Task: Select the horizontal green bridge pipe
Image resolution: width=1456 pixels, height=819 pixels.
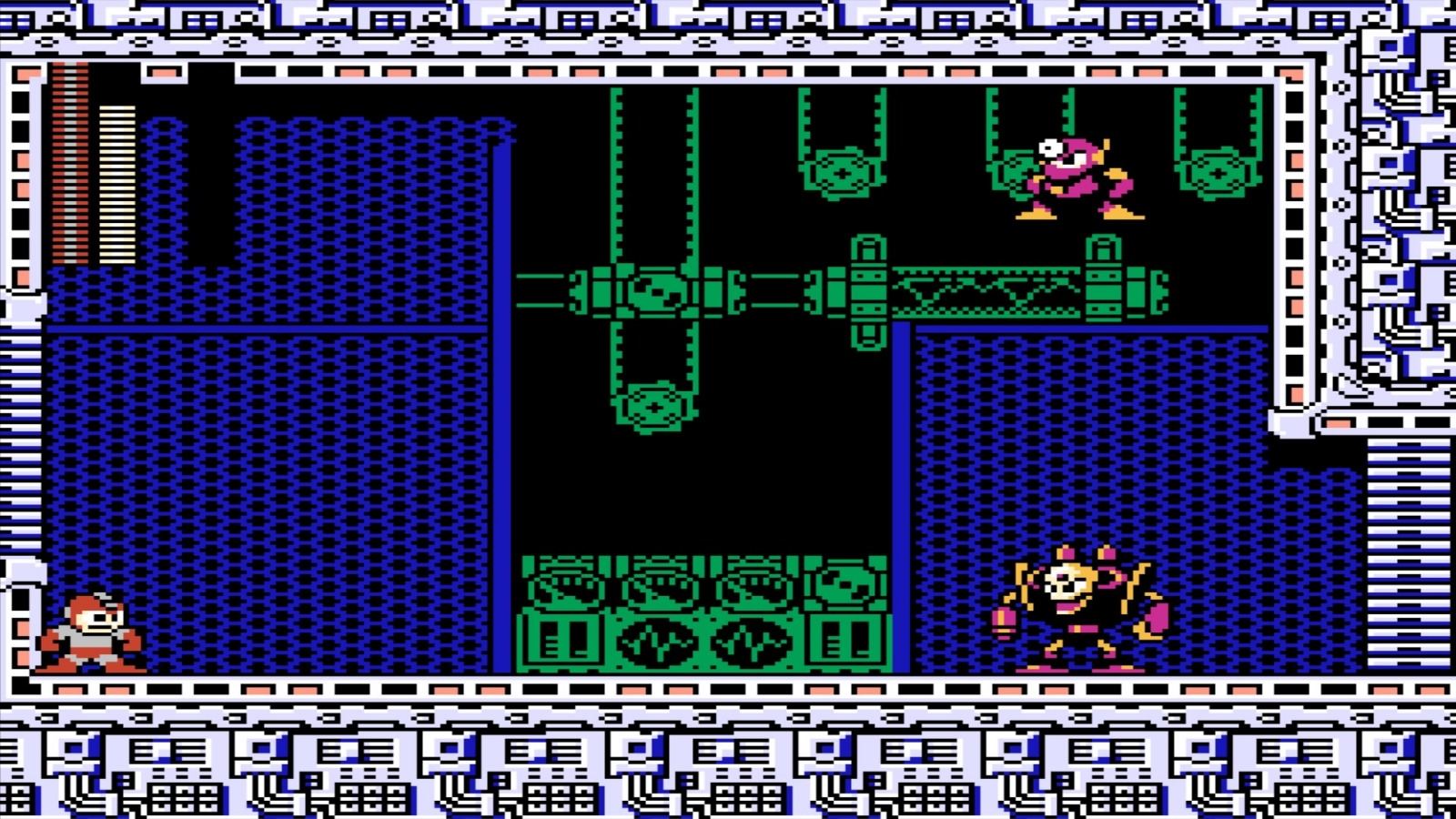Action: point(773,291)
